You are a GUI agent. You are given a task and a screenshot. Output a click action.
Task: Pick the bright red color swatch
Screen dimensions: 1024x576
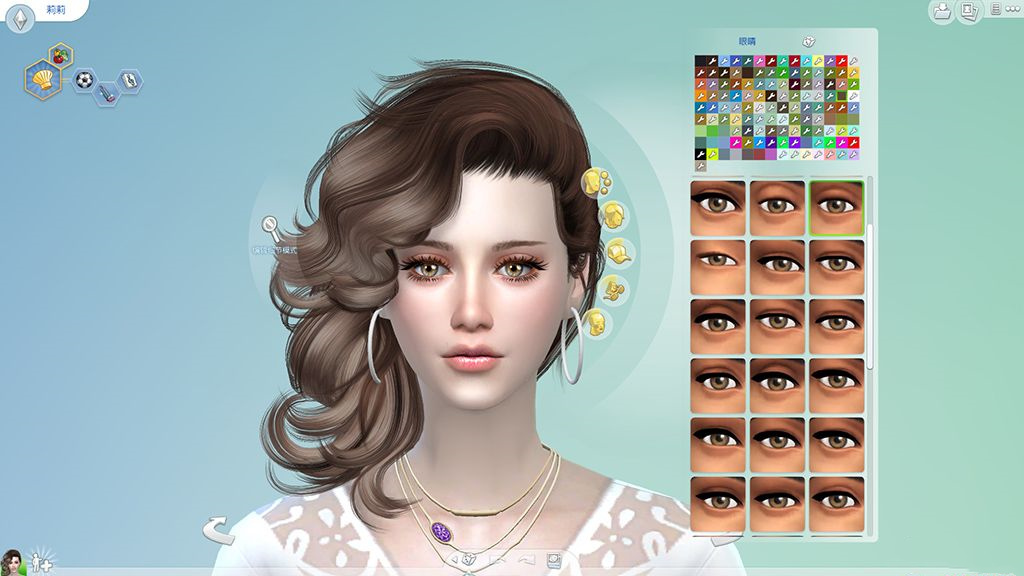842,61
